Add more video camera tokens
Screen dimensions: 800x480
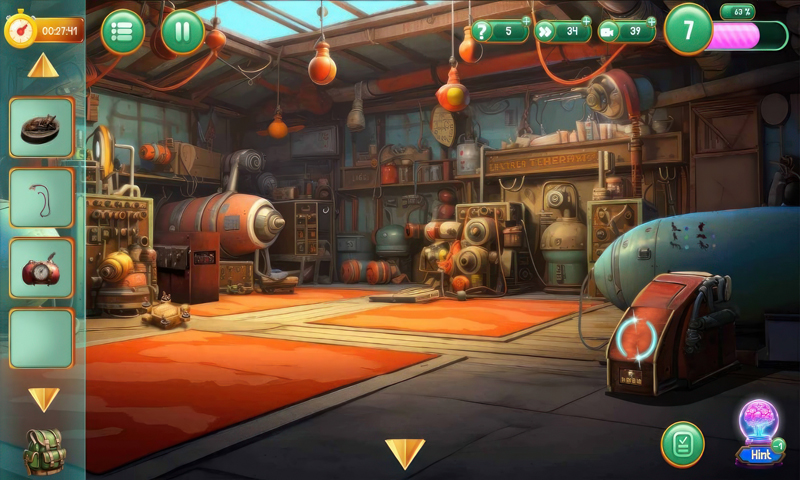click(x=651, y=20)
